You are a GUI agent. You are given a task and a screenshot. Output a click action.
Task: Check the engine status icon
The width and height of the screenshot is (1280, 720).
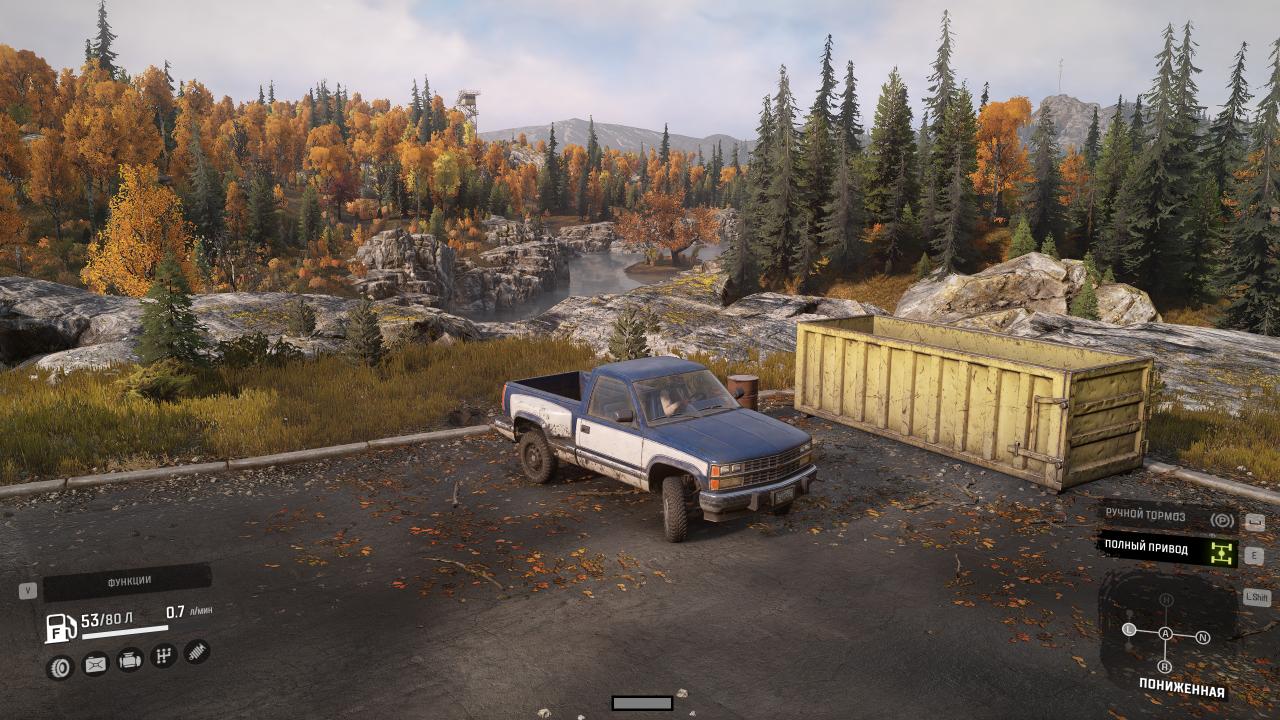coord(130,660)
